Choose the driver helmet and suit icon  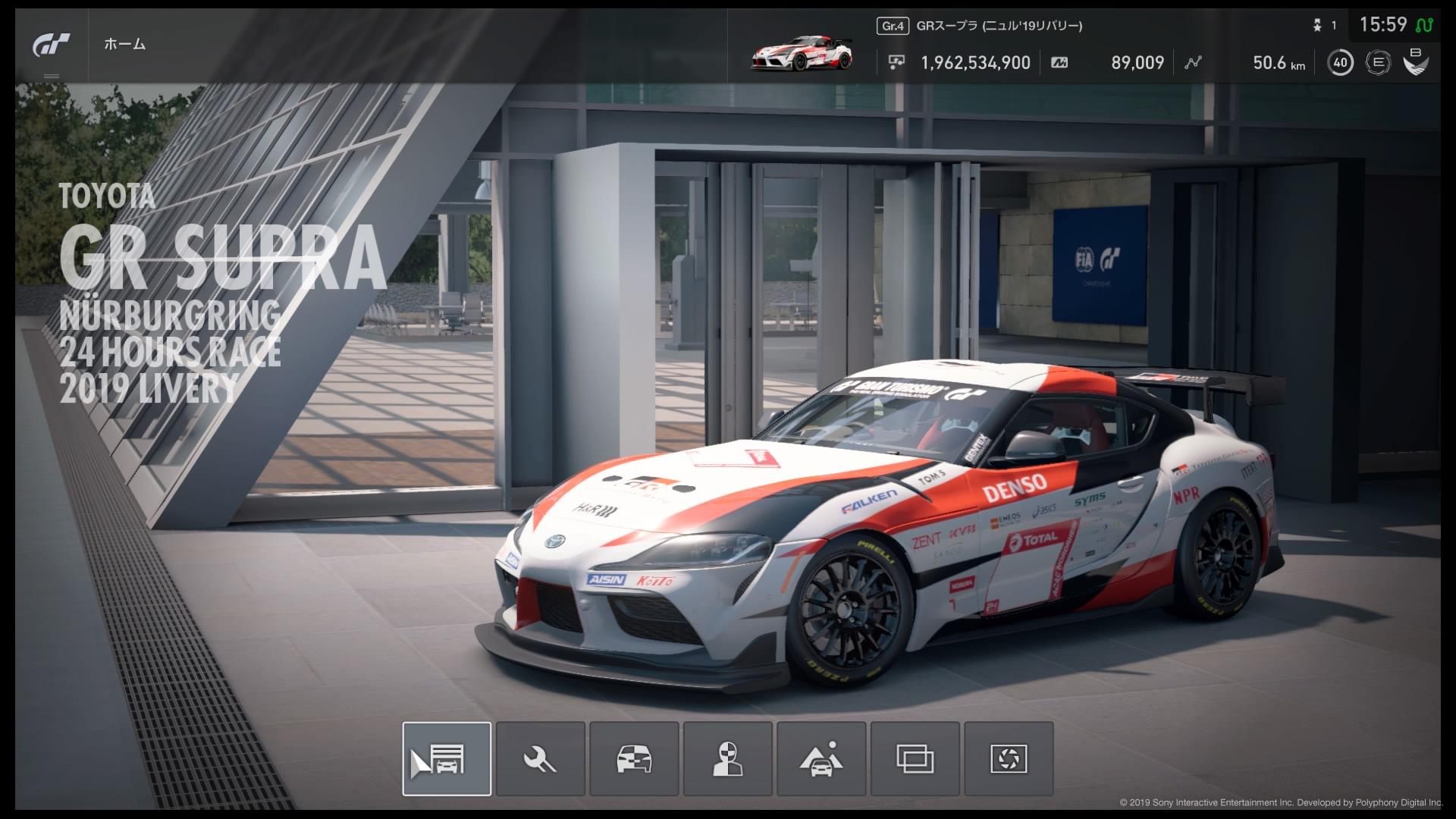pos(727,758)
